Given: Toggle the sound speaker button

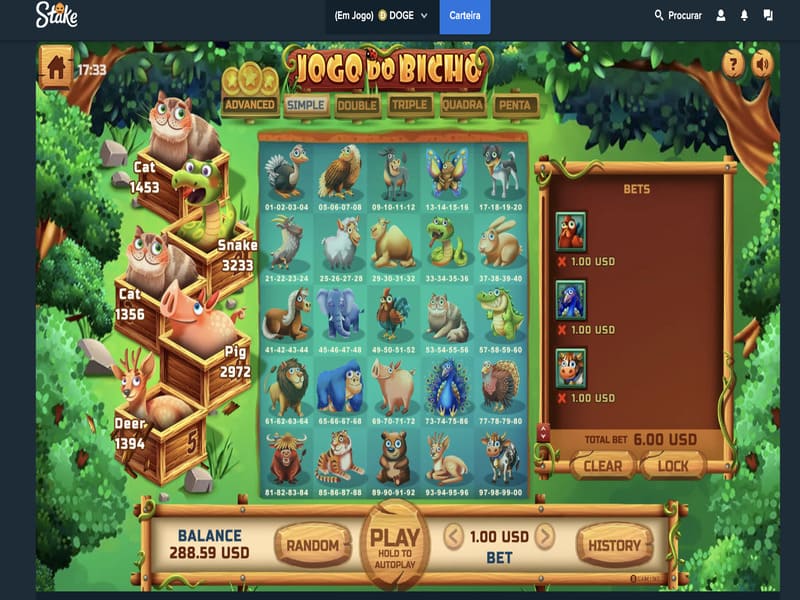Looking at the screenshot, I should click(x=763, y=64).
